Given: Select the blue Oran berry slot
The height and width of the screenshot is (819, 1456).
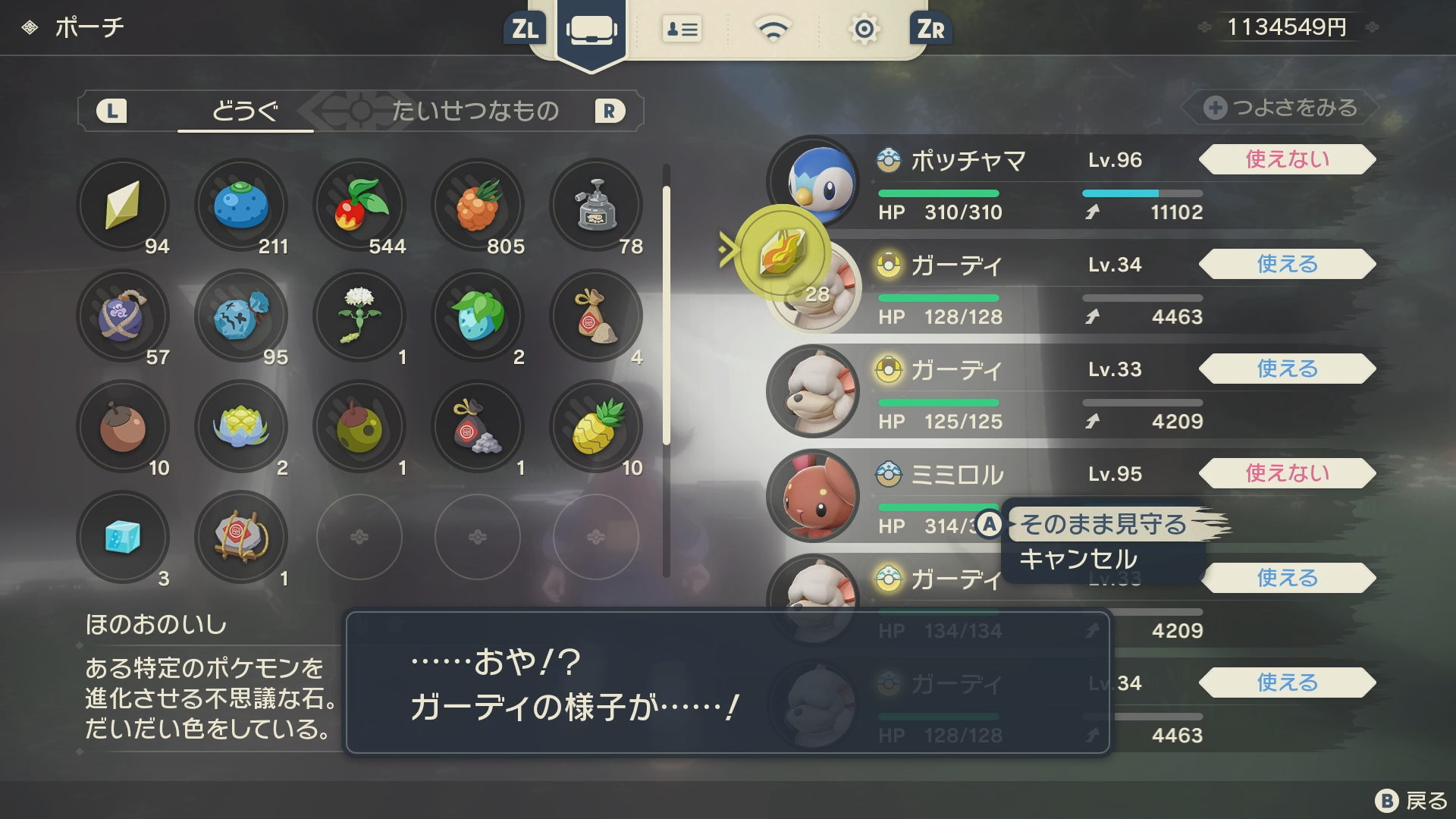Looking at the screenshot, I should point(241,206).
